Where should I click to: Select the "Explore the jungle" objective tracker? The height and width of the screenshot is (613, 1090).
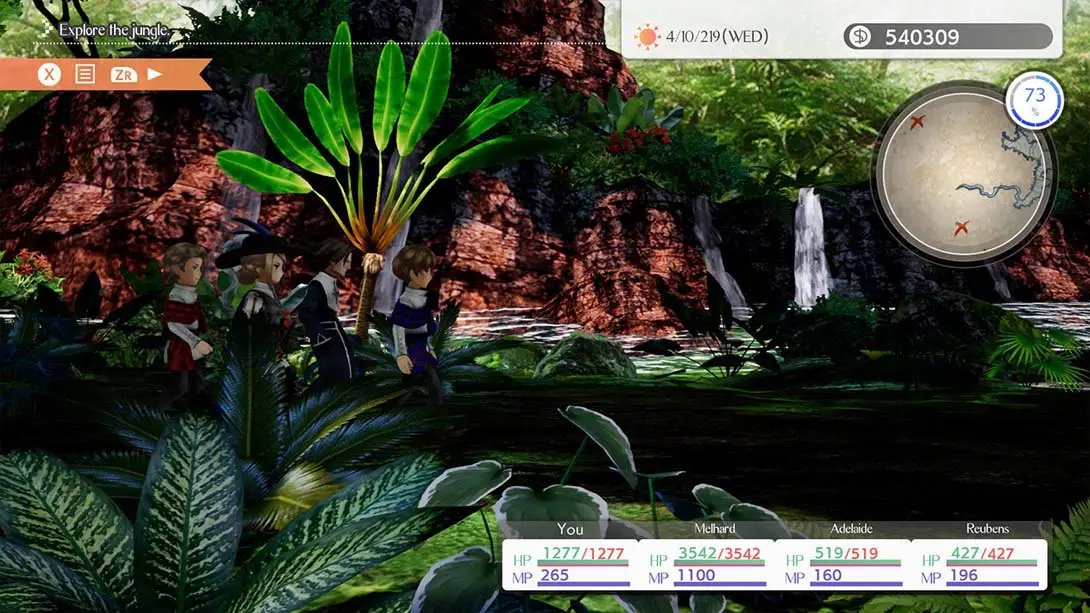(x=112, y=30)
